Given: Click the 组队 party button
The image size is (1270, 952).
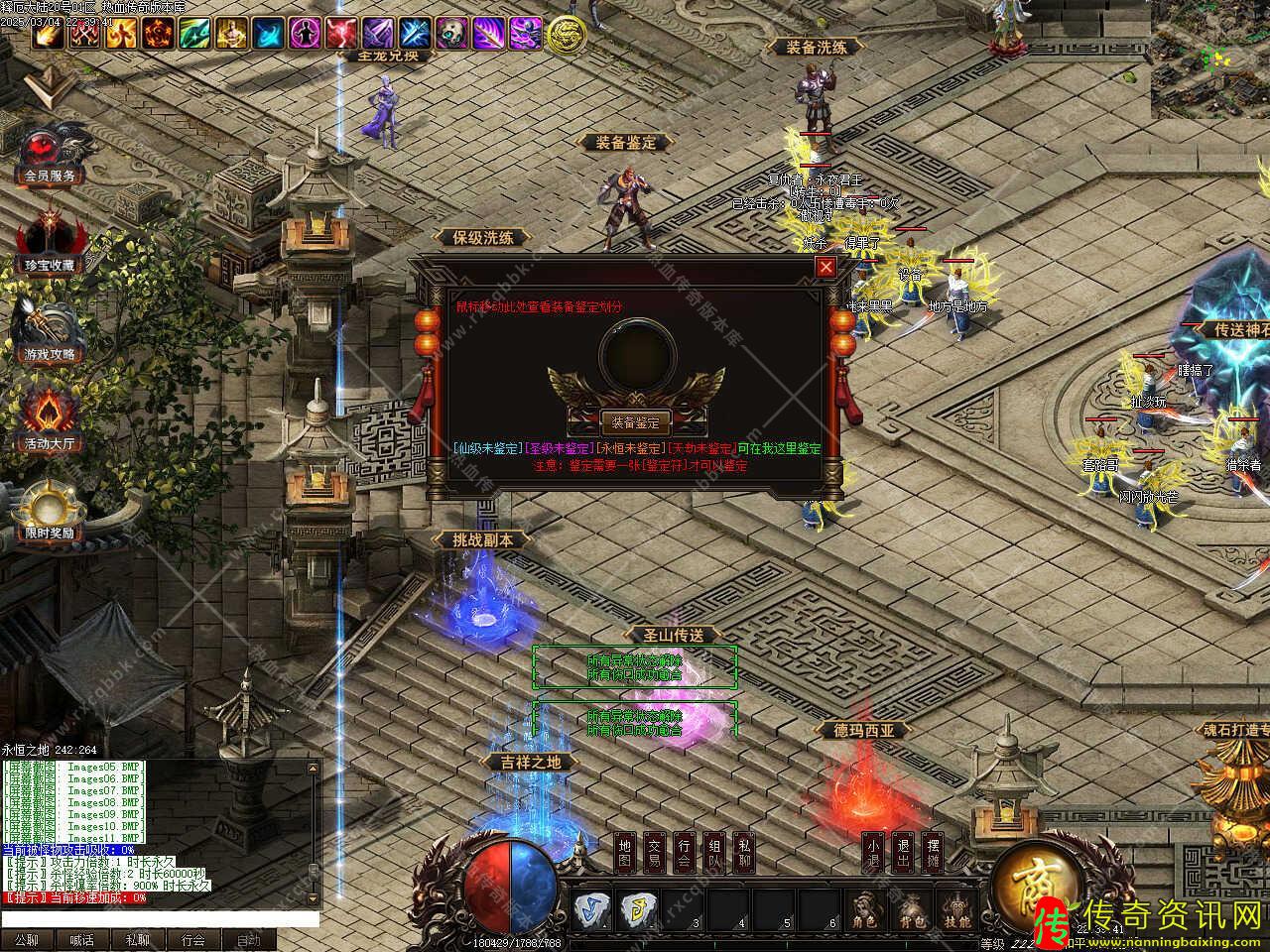Looking at the screenshot, I should (714, 853).
